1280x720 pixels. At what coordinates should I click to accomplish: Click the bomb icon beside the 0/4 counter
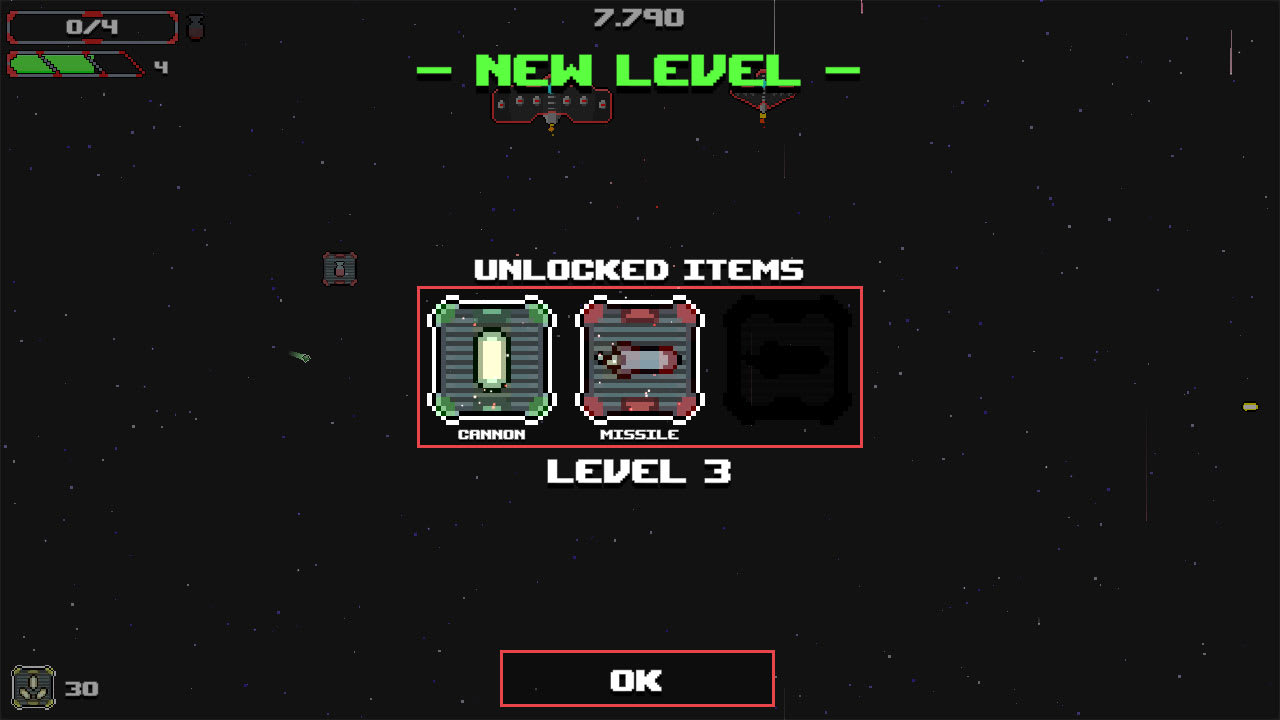196,27
